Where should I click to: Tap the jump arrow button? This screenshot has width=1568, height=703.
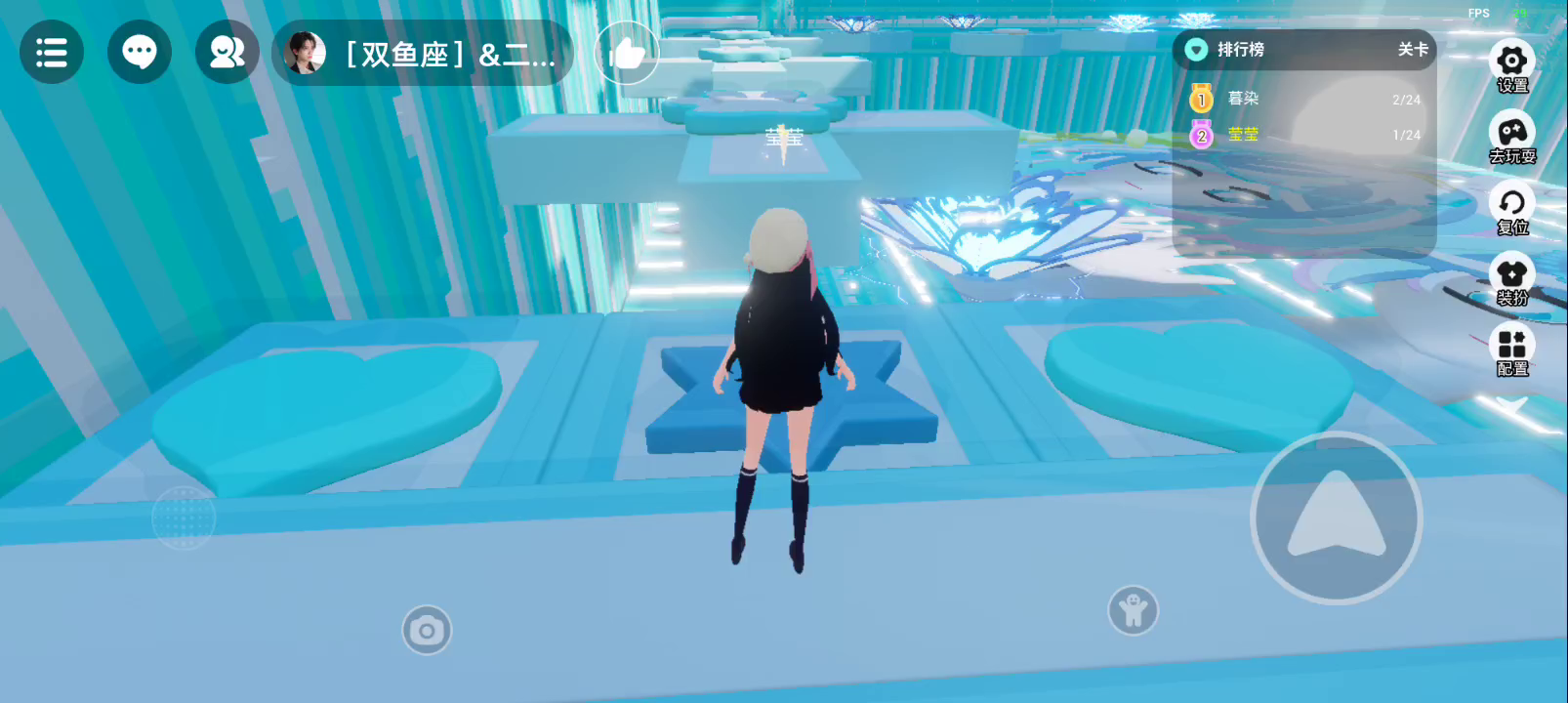click(1336, 517)
